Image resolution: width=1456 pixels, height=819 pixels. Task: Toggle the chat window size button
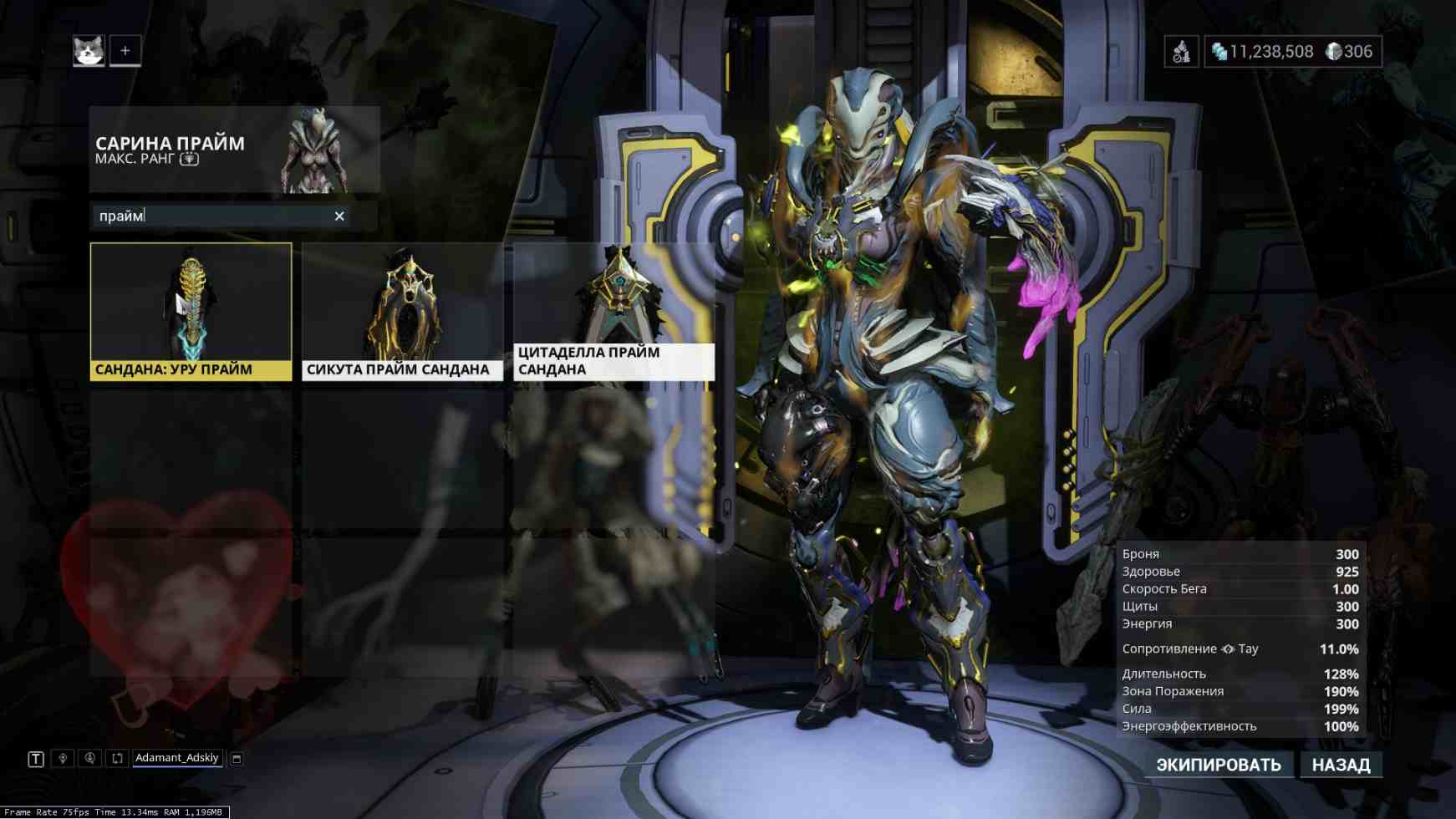pyautogui.click(x=237, y=759)
